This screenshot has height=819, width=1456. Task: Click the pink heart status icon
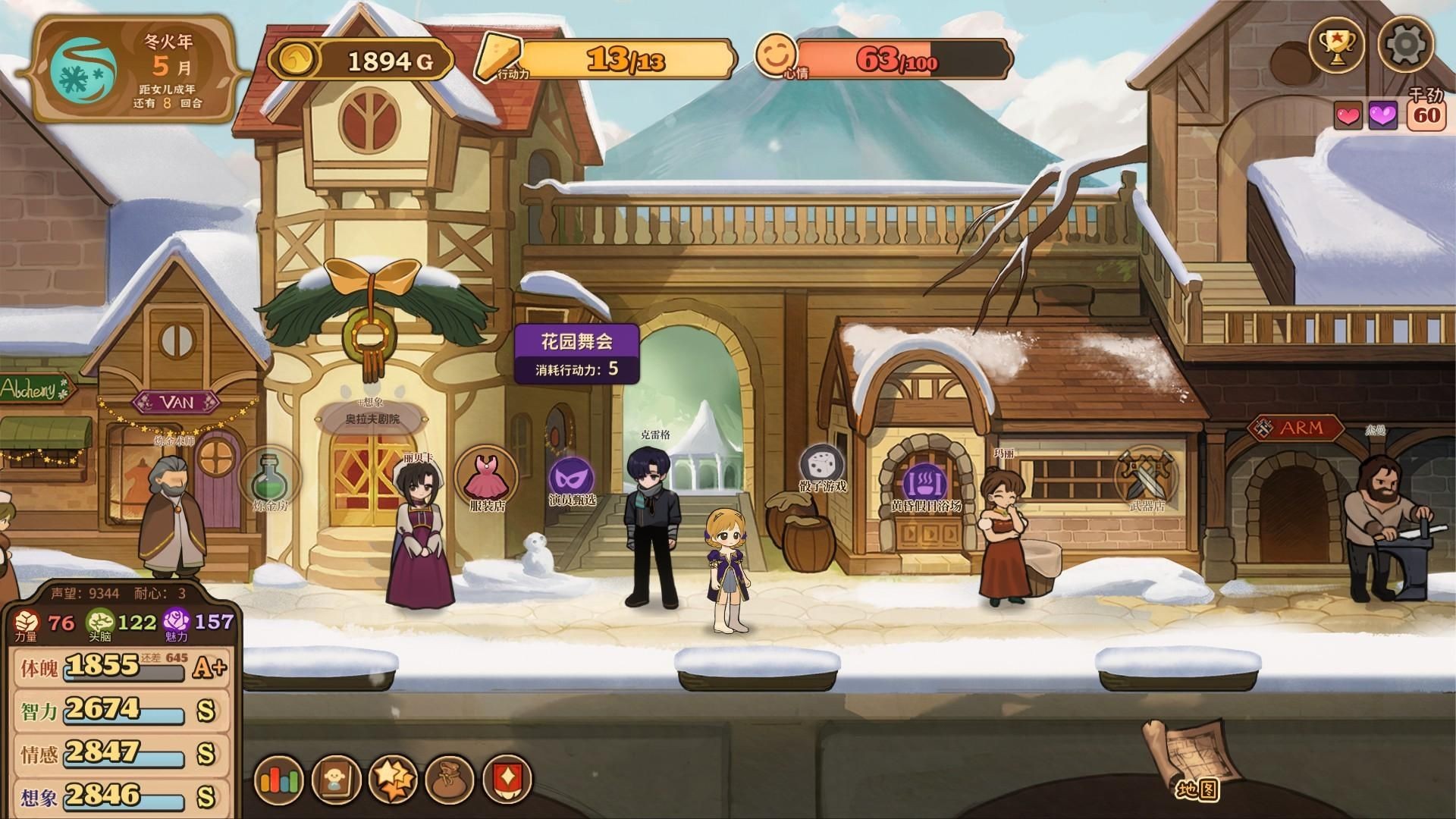click(x=1348, y=116)
